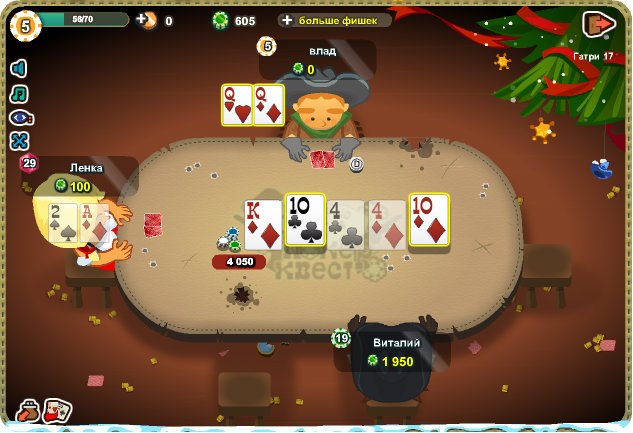Image resolution: width=633 pixels, height=433 pixels.
Task: Add bonus with the orange plus chip icon
Action: click(148, 20)
